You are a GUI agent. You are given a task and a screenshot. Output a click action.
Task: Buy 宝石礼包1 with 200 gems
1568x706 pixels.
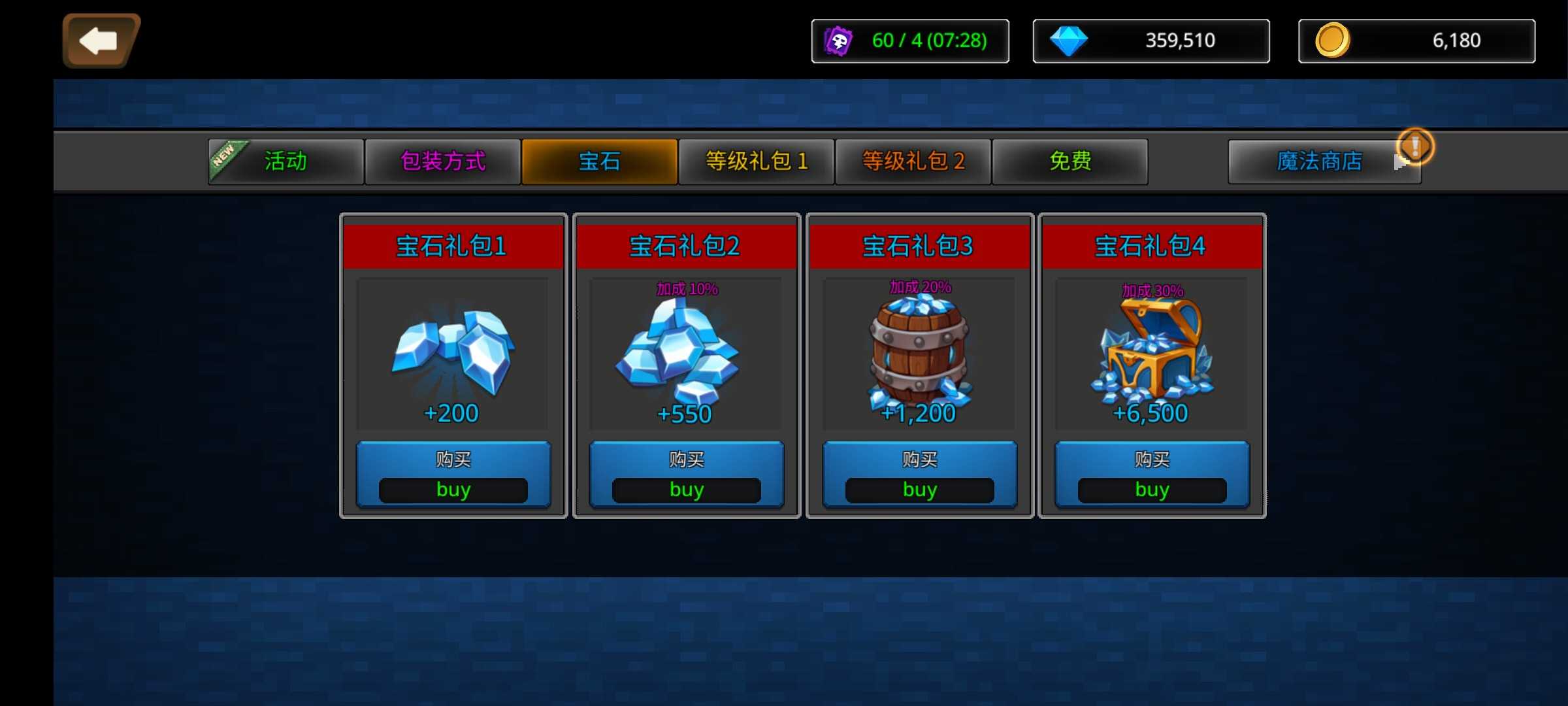tap(453, 475)
